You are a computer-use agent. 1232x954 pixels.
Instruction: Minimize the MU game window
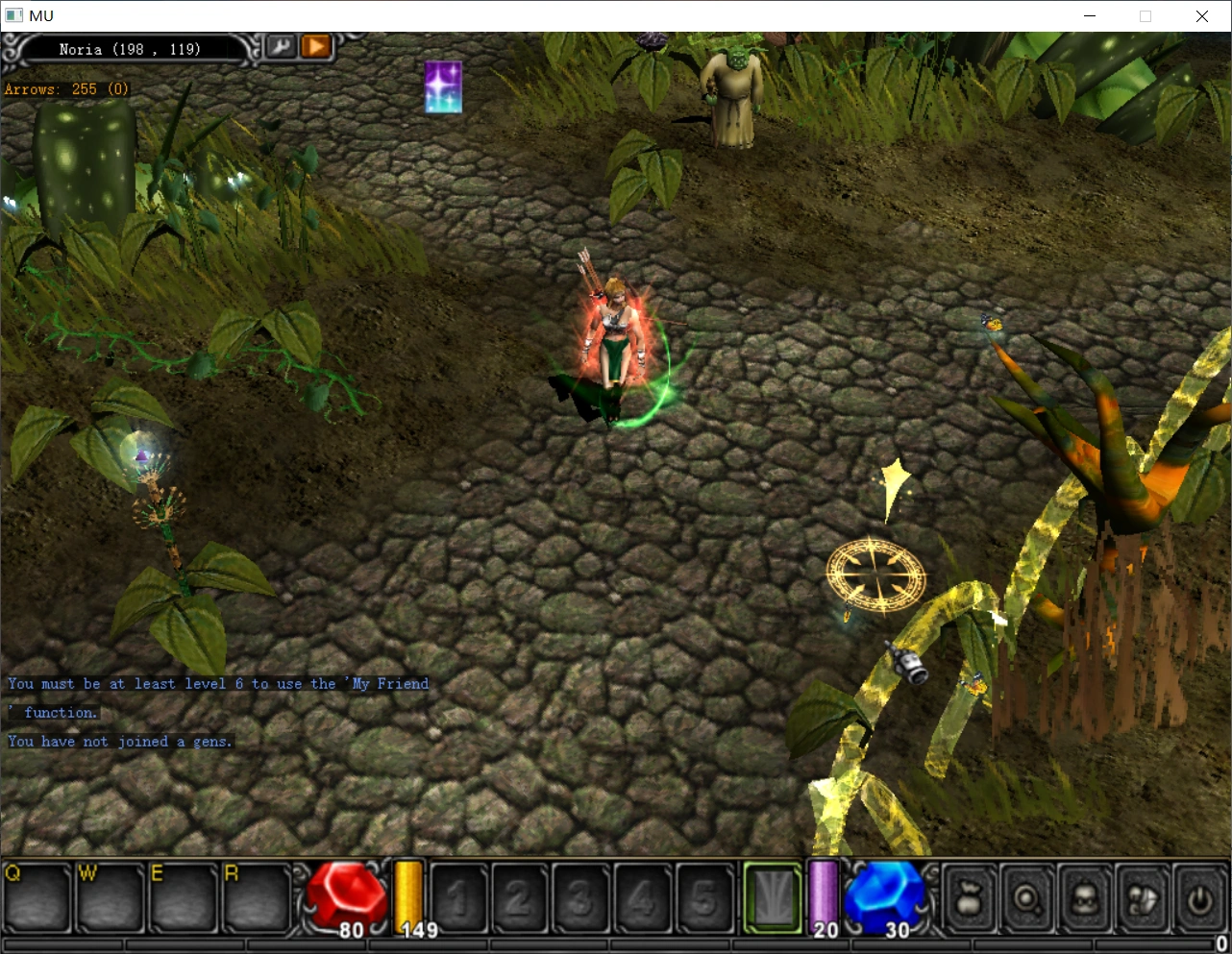(1090, 15)
